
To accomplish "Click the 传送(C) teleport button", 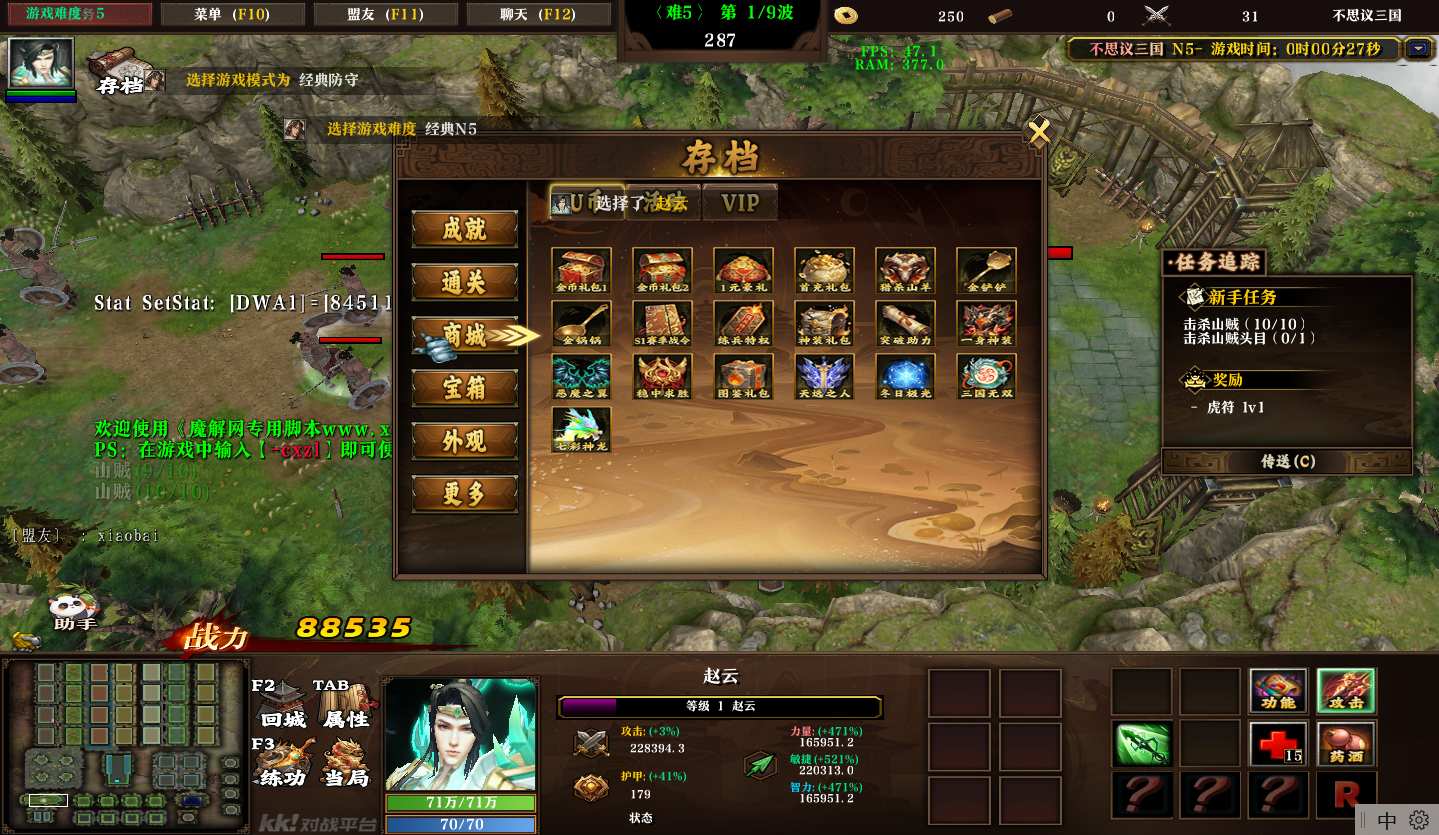I will tap(1287, 462).
